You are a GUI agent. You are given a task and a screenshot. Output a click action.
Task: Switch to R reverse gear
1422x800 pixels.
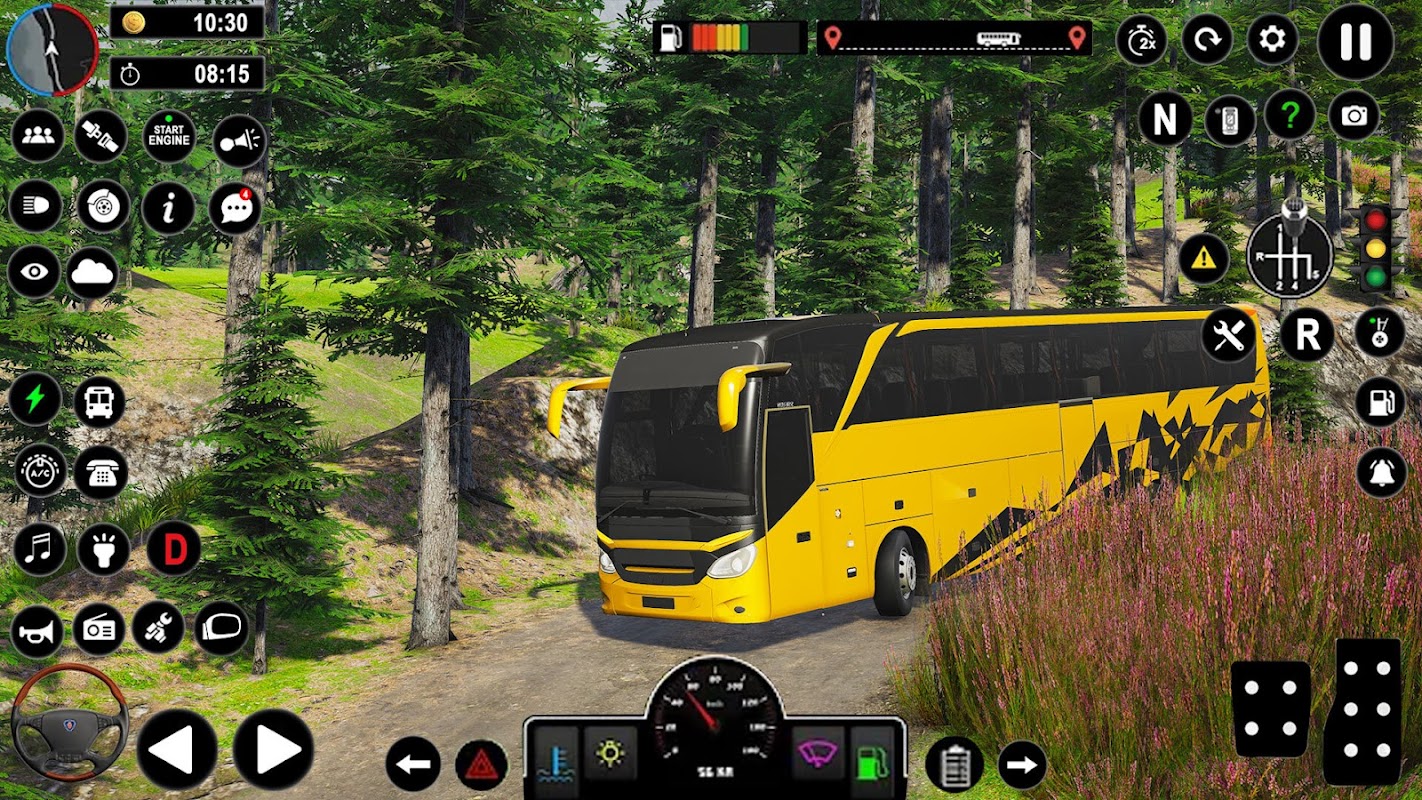(1307, 335)
